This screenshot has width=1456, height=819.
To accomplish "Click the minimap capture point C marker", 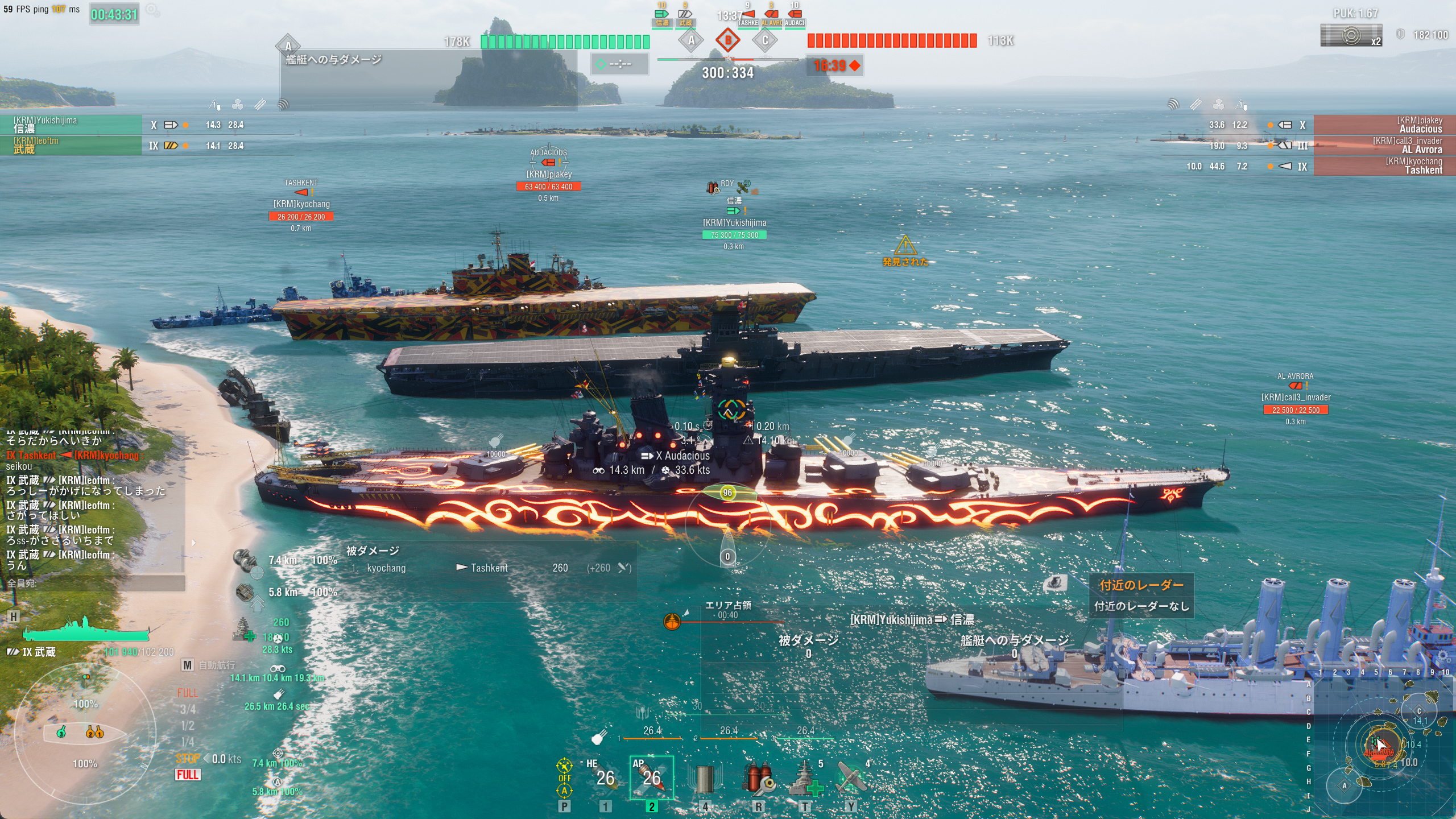I will tap(1418, 711).
